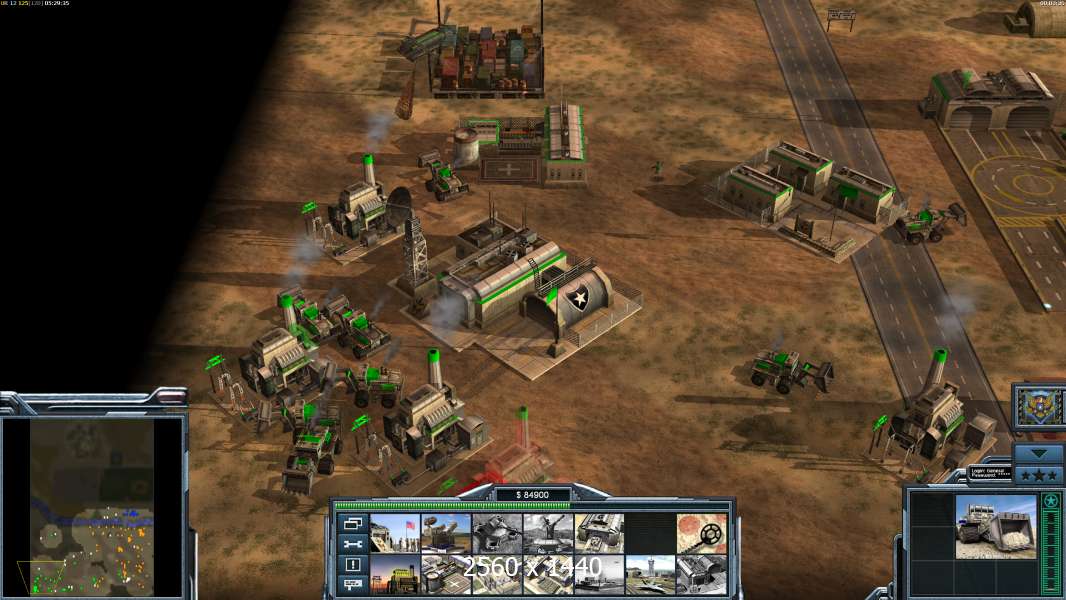This screenshot has width=1066, height=600.
Task: Click the overlapping windows button
Action: (352, 523)
